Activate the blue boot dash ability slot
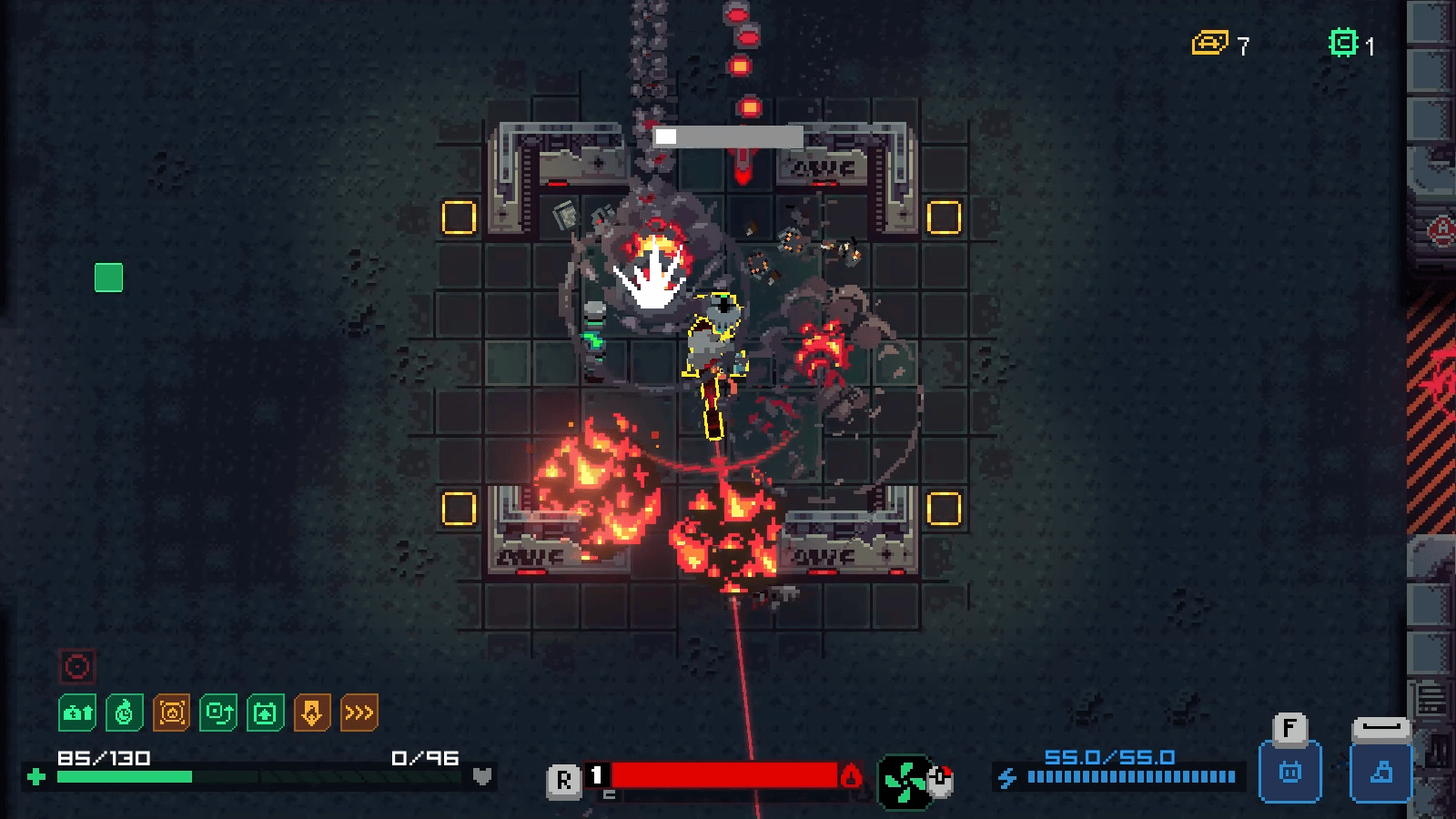The width and height of the screenshot is (1456, 819). [1380, 773]
